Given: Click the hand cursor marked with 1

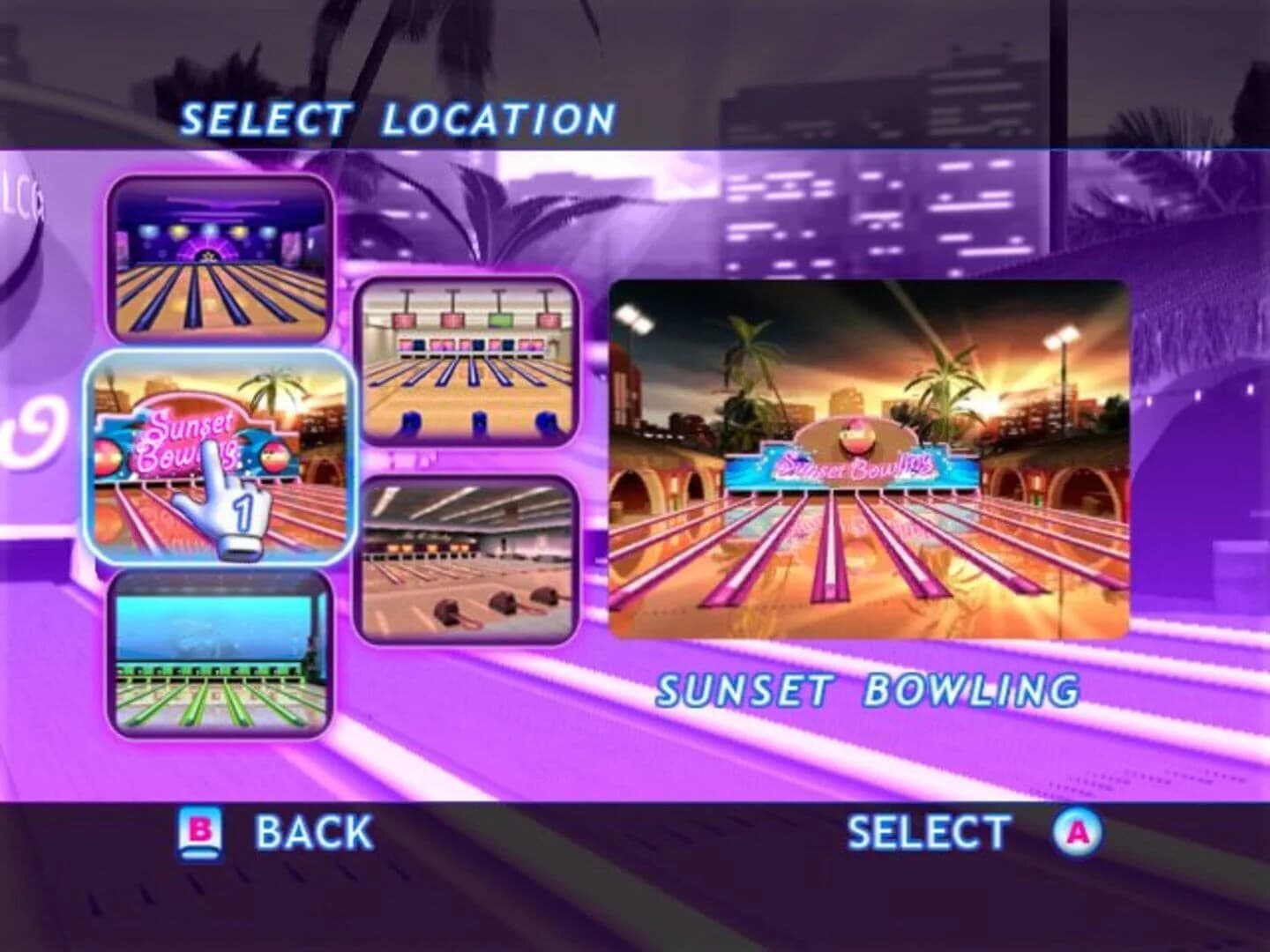Looking at the screenshot, I should 231,502.
